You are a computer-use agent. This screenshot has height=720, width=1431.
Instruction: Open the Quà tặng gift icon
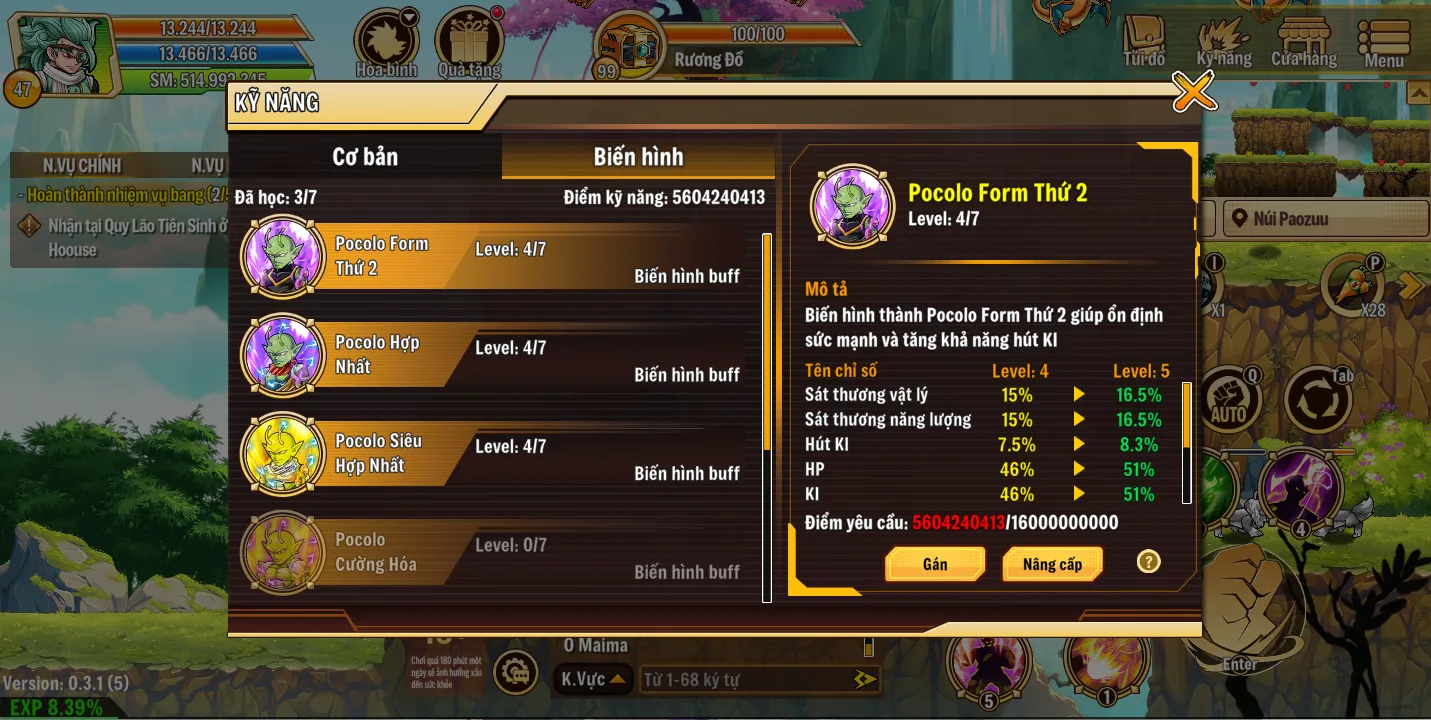point(469,43)
